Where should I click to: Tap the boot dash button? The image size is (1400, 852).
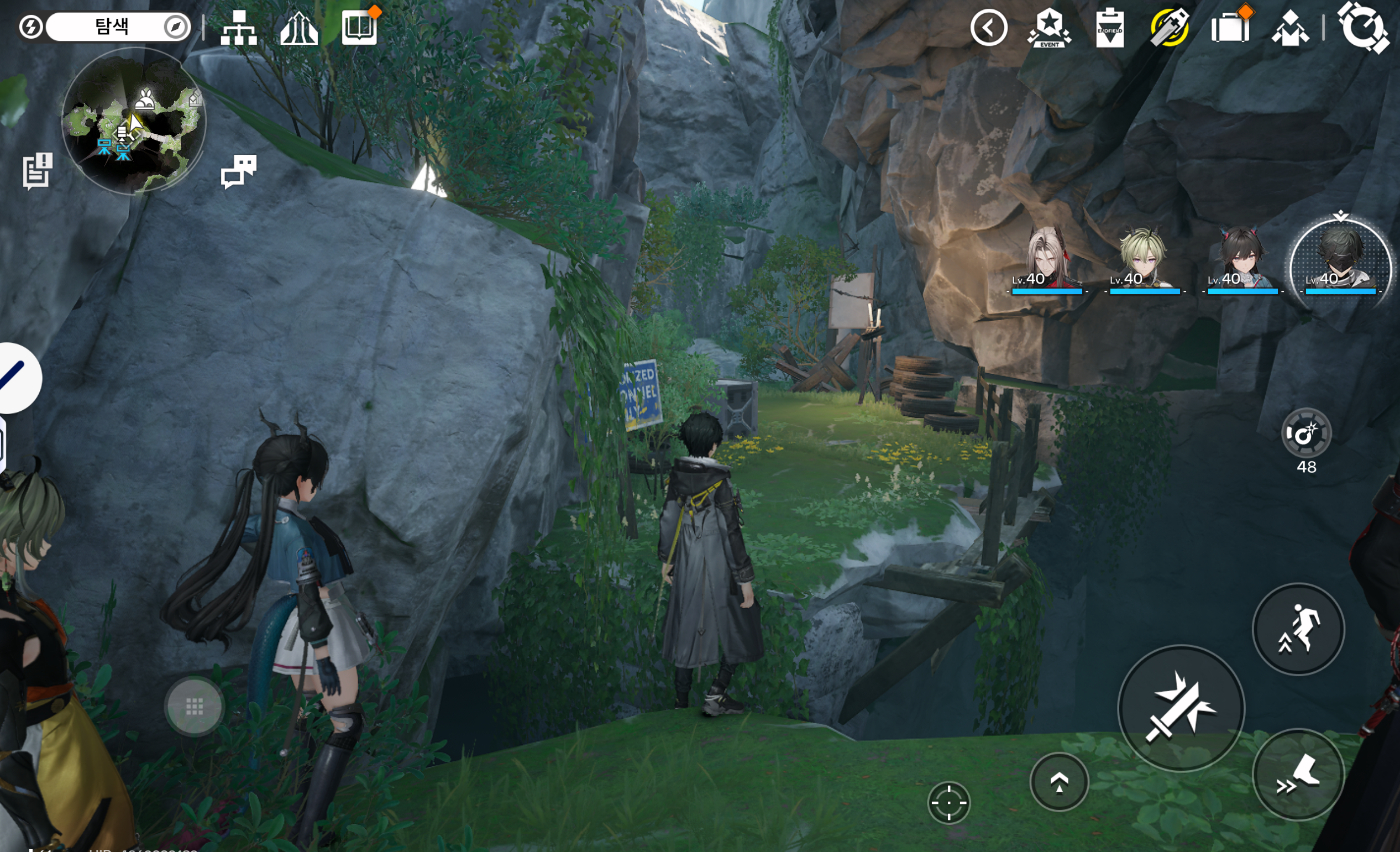click(x=1298, y=775)
